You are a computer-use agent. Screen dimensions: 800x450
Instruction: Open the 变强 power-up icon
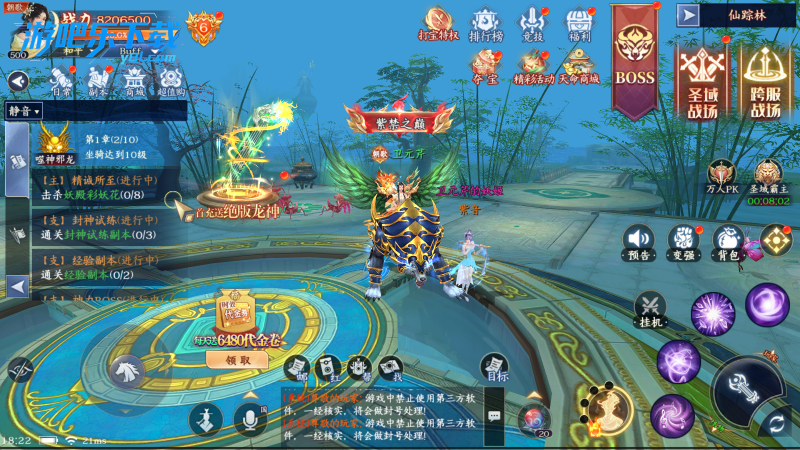(x=683, y=241)
